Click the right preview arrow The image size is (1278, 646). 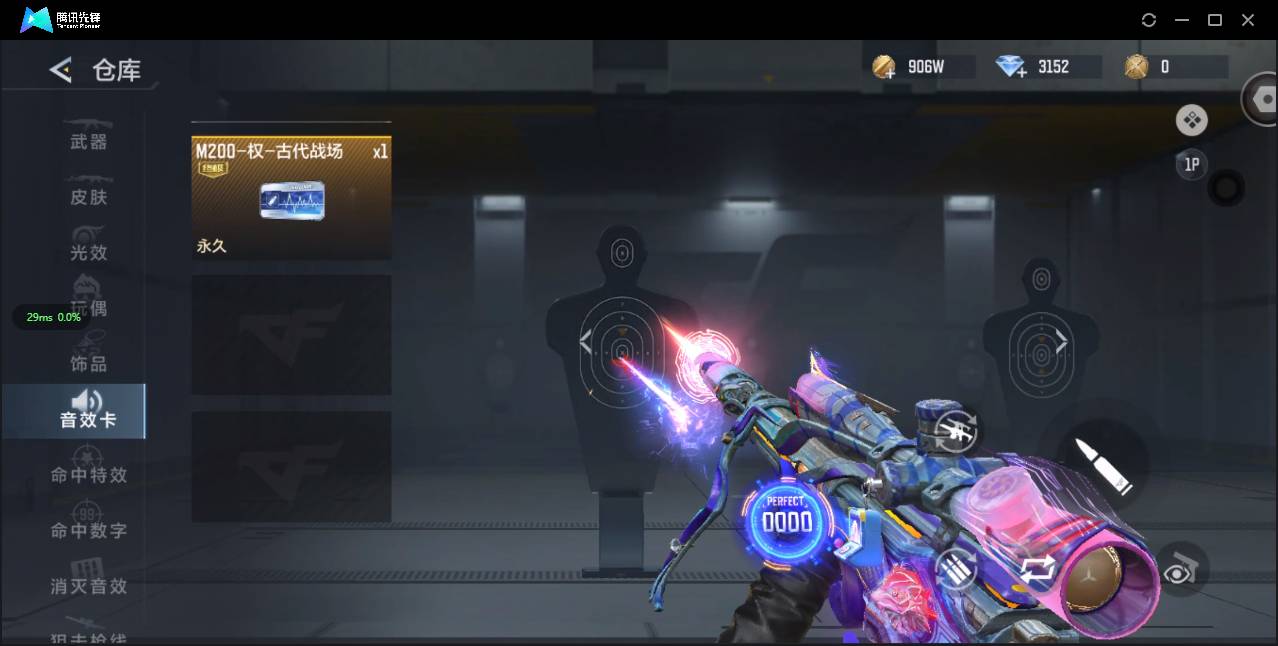pos(1060,343)
